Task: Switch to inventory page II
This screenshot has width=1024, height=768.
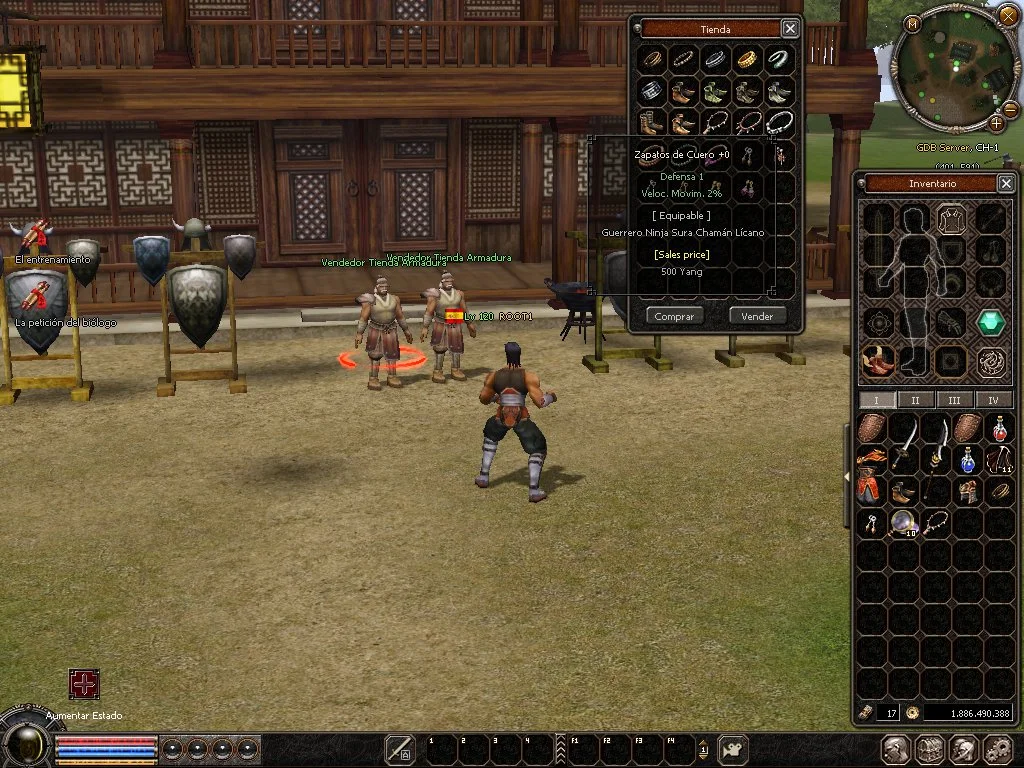Action: [915, 400]
